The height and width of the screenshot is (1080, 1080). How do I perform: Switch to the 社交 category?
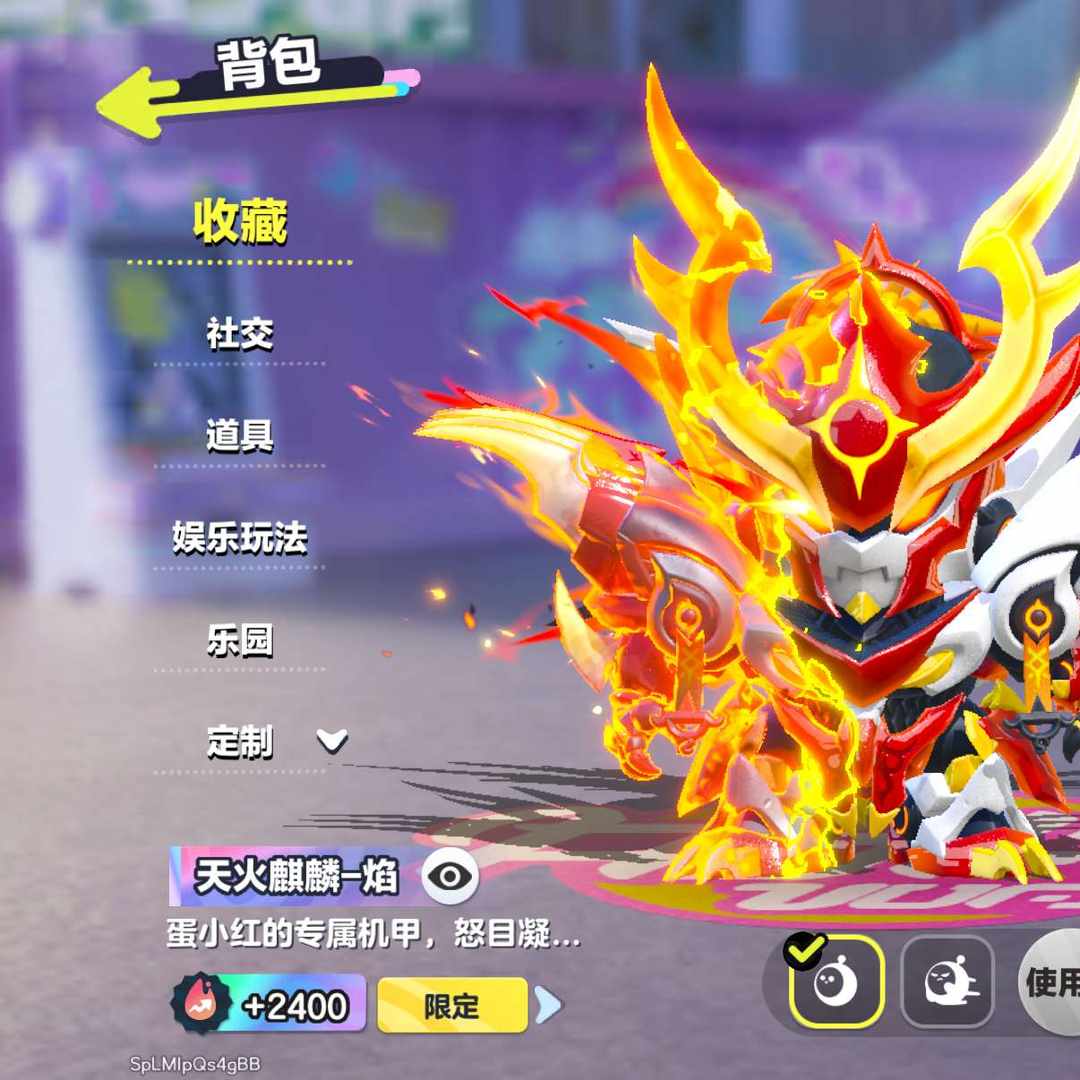240,334
